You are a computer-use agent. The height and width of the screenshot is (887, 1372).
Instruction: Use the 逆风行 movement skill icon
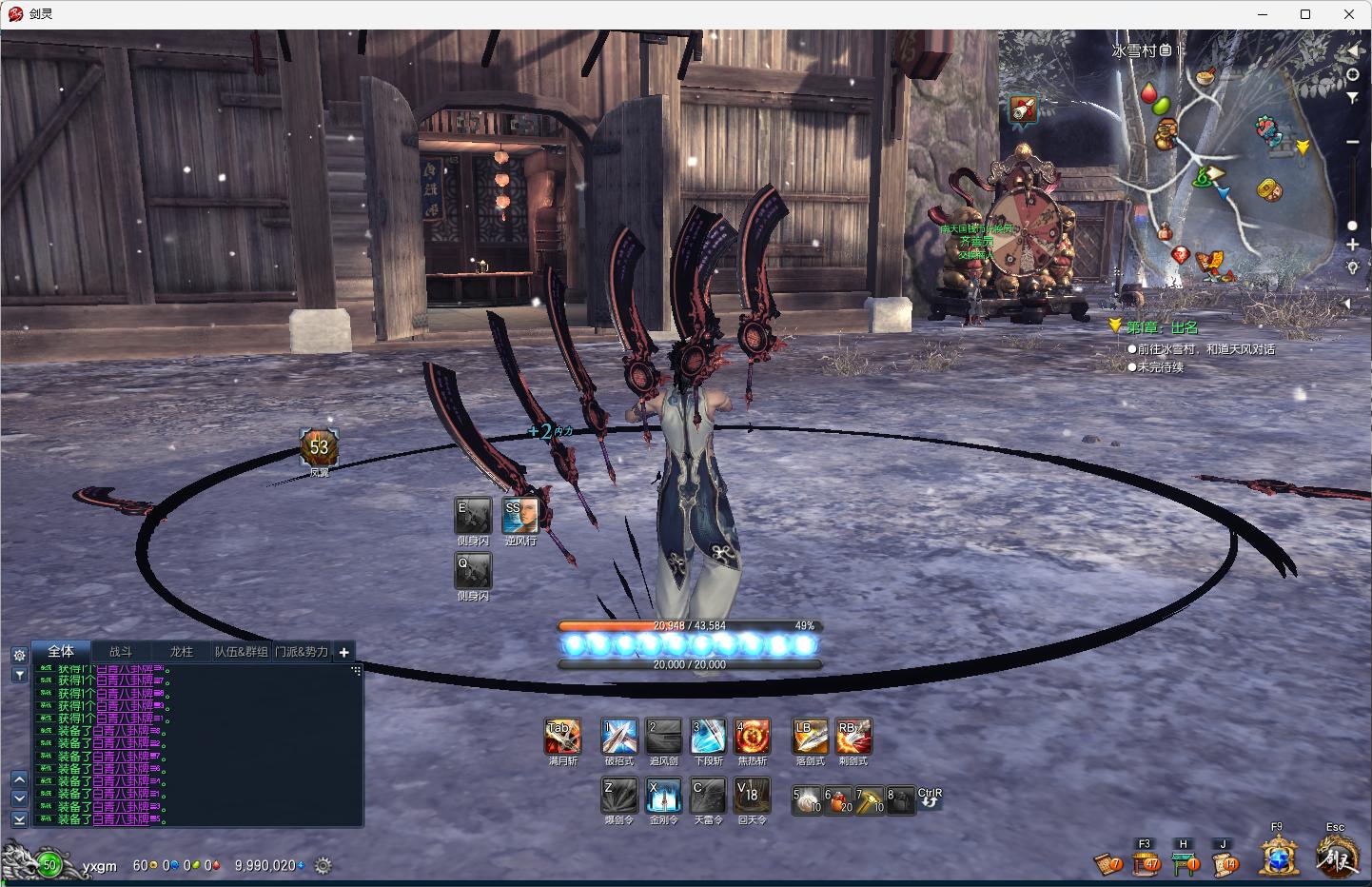click(519, 516)
